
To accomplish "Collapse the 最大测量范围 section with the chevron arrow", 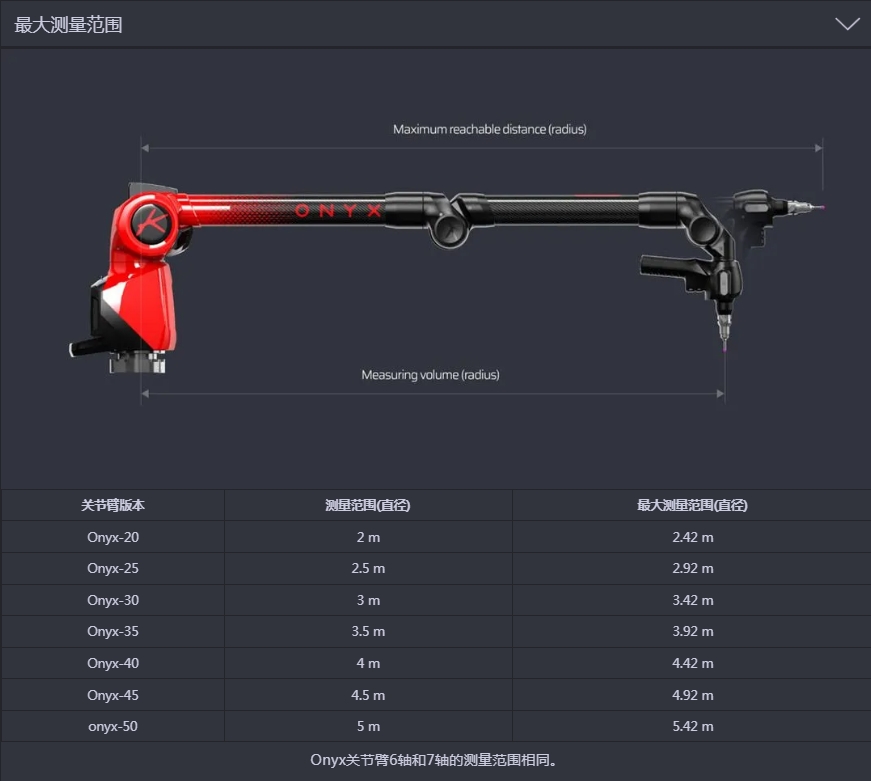I will point(846,24).
